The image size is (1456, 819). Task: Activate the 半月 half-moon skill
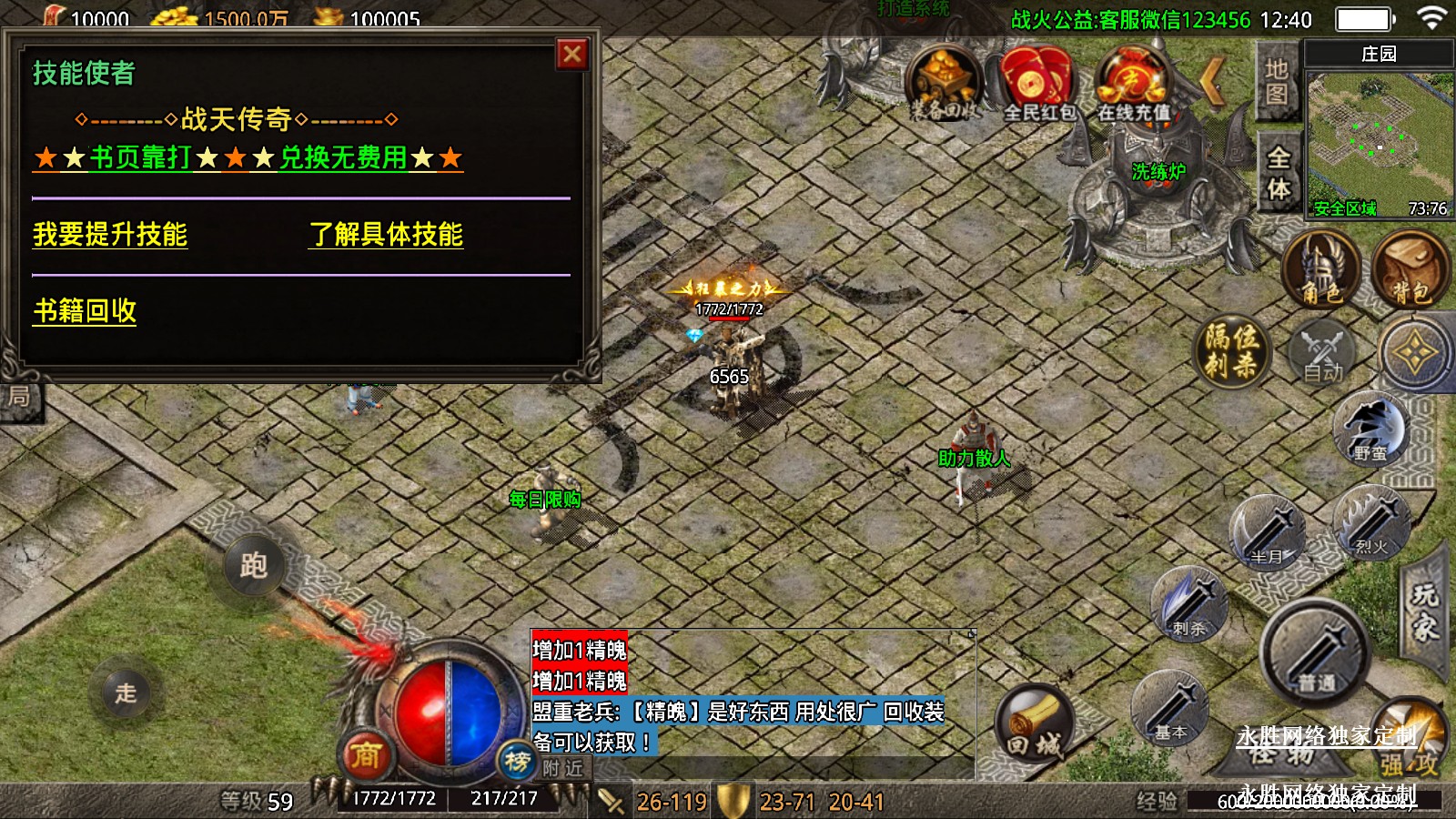(1268, 532)
